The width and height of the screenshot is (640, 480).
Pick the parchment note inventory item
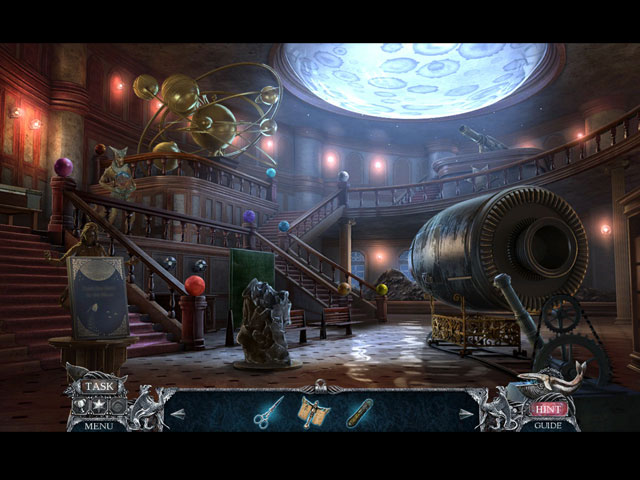(x=314, y=410)
